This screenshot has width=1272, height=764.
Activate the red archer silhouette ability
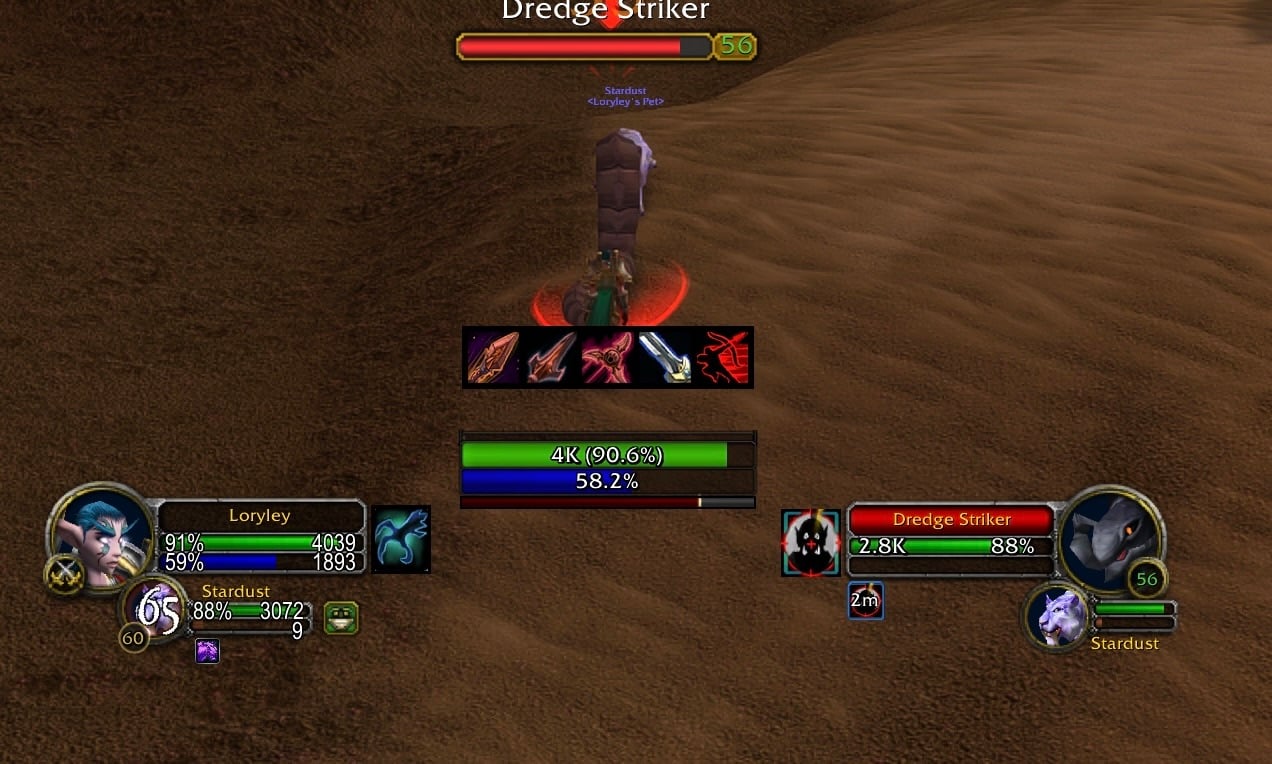tap(723, 358)
